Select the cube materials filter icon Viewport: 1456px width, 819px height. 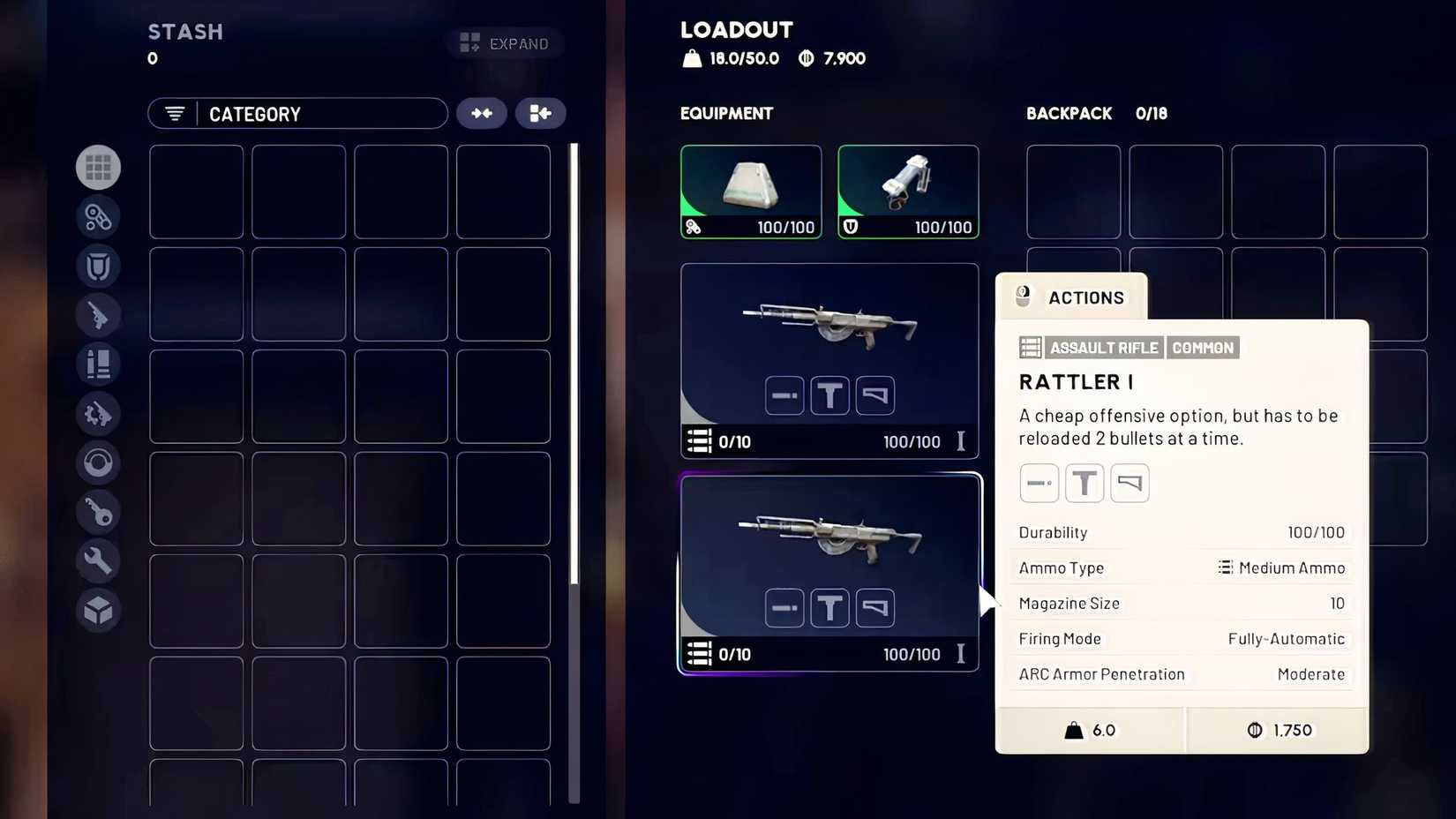98,609
